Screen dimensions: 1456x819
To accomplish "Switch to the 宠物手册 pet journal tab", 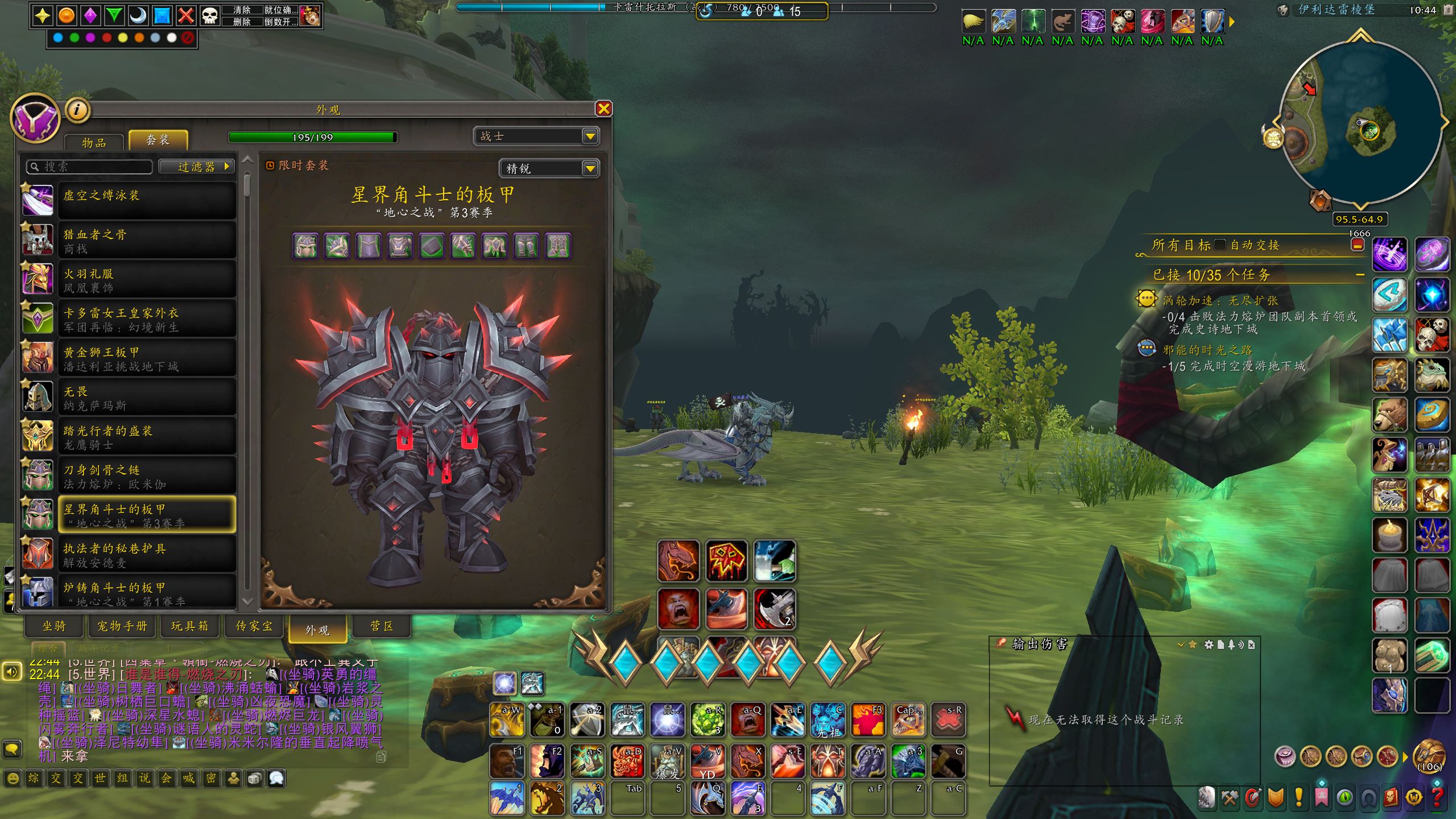I will point(122,626).
